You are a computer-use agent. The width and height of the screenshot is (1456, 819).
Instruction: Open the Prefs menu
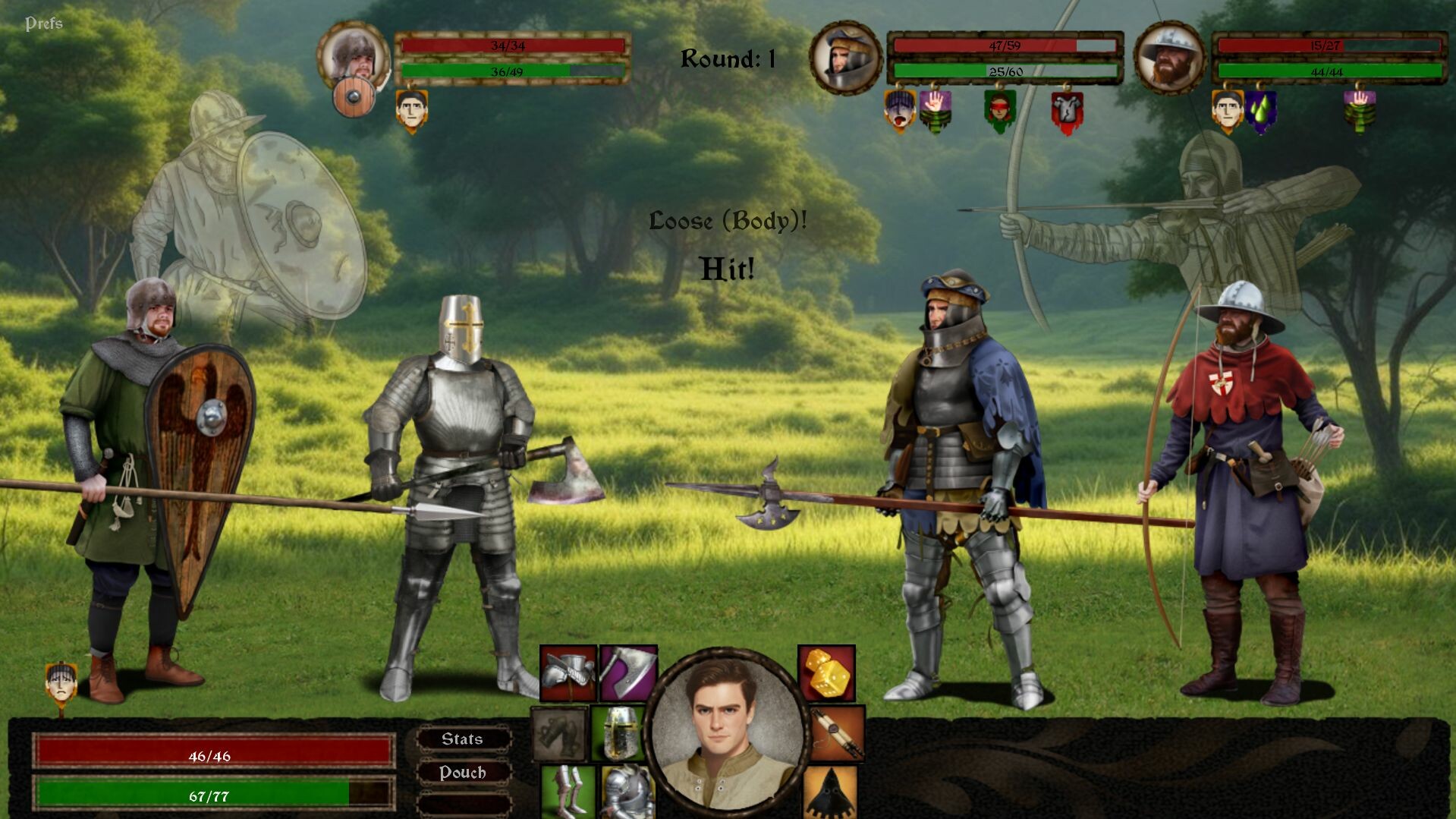click(x=45, y=21)
